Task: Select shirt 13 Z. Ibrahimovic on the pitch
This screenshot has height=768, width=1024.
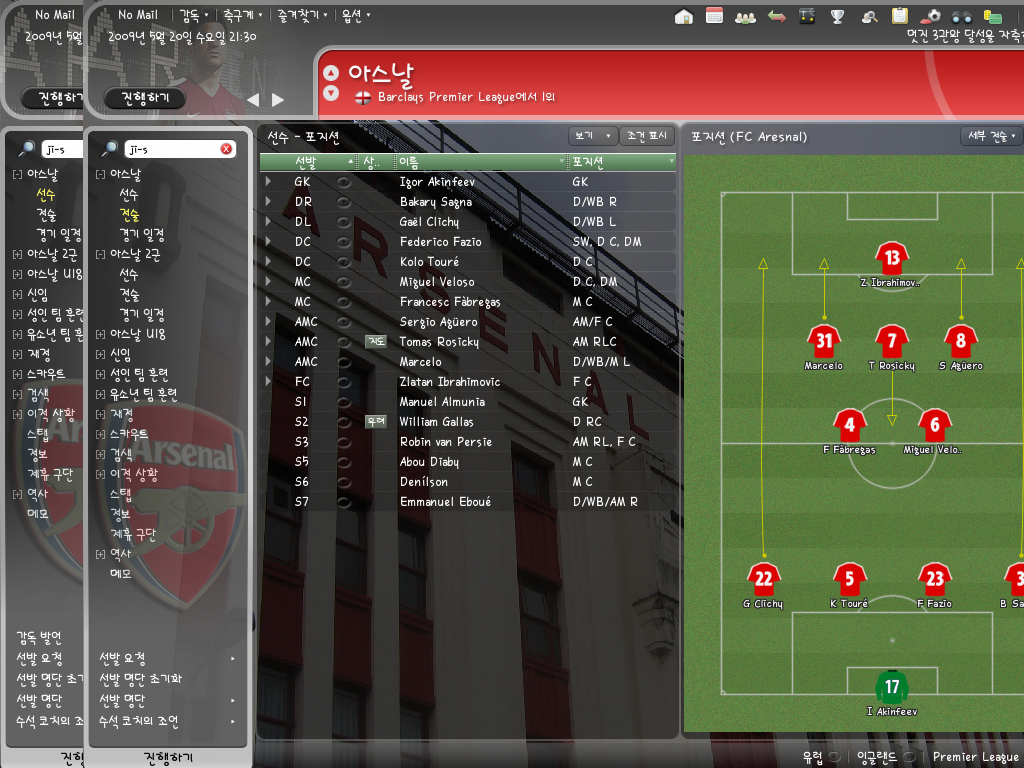Action: click(891, 258)
